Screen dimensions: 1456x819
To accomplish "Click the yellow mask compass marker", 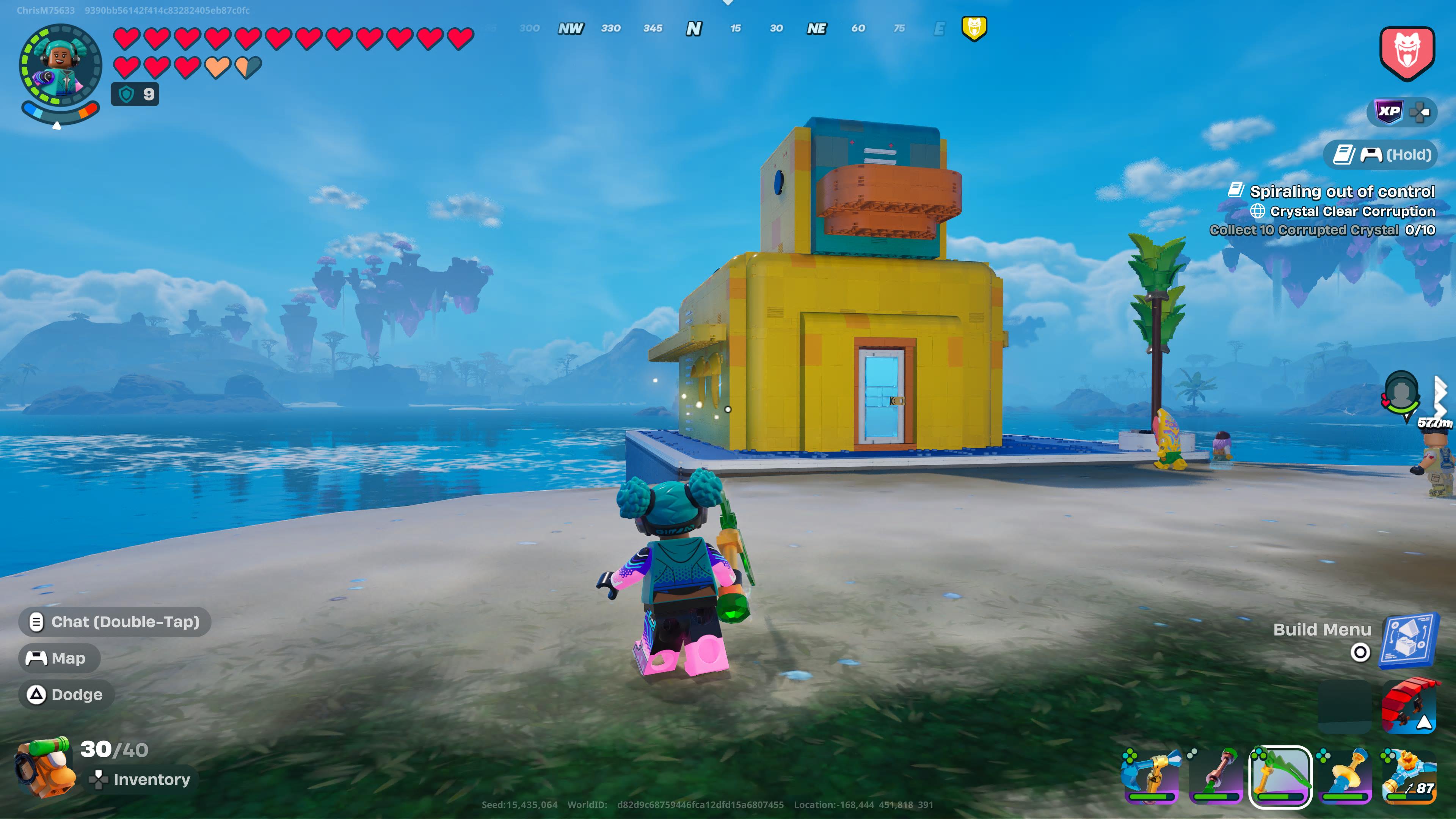I will coord(974,28).
